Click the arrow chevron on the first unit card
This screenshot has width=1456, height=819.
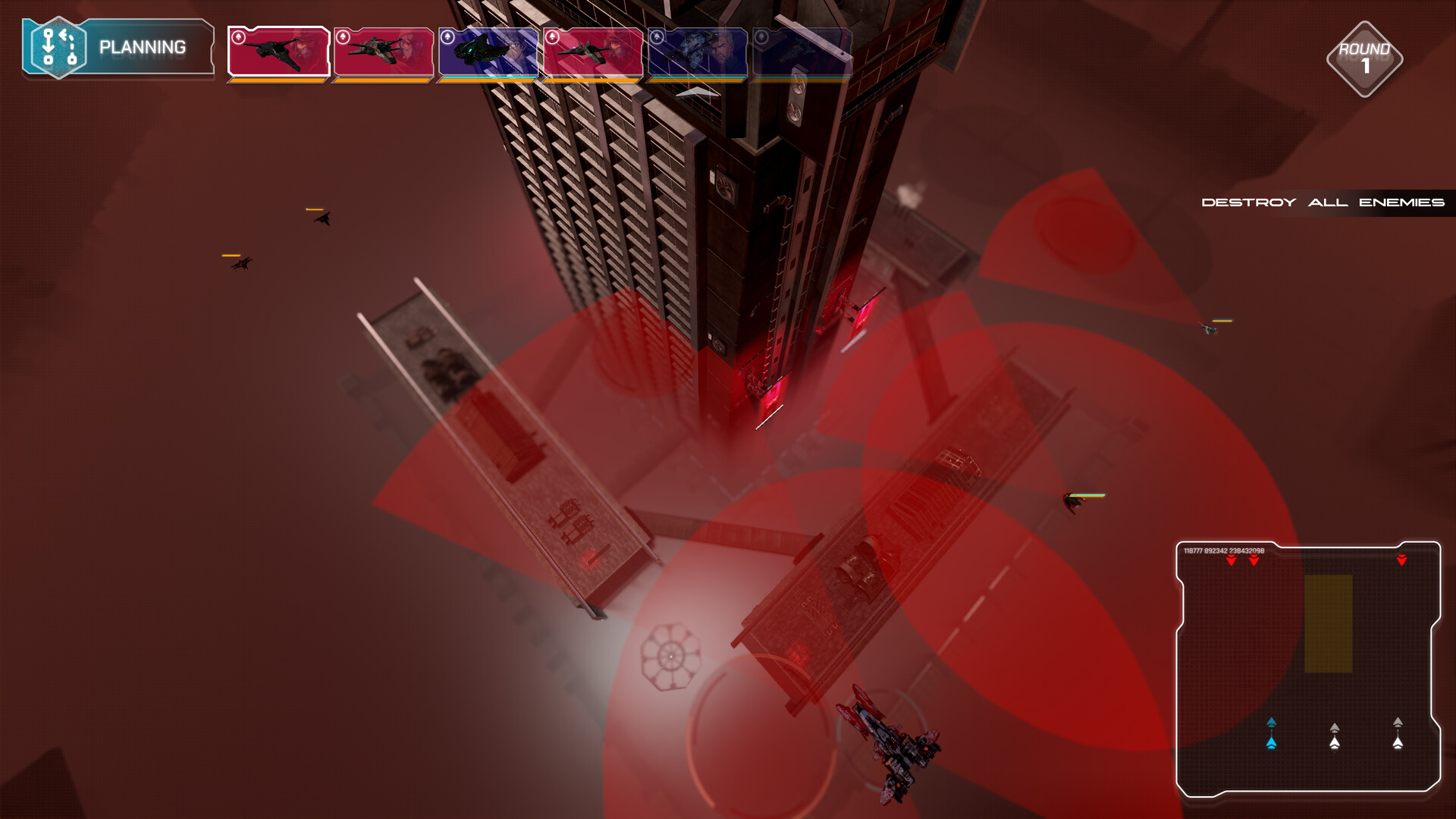click(x=237, y=36)
